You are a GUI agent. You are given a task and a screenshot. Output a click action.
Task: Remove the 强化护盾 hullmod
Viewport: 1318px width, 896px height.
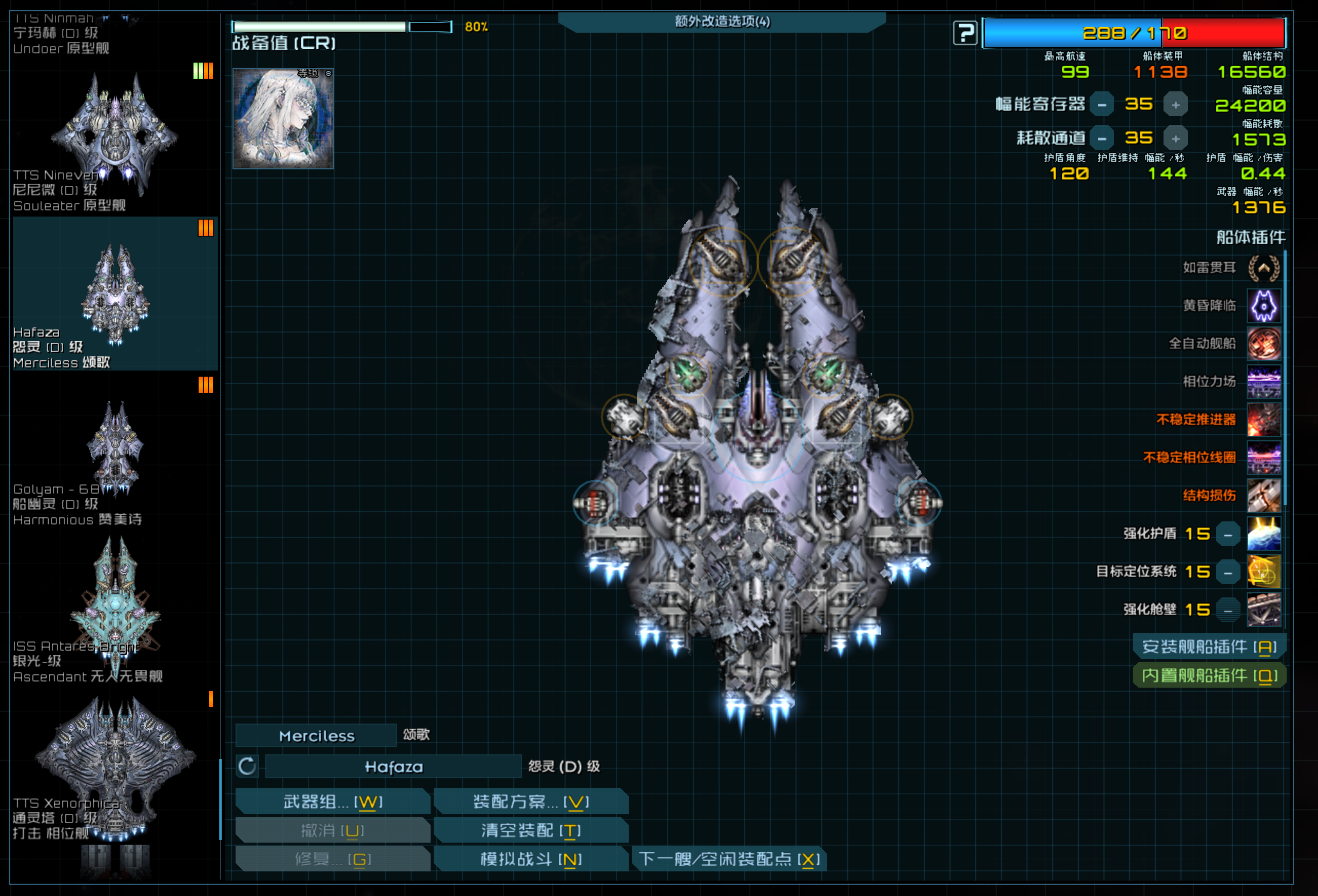[1228, 534]
